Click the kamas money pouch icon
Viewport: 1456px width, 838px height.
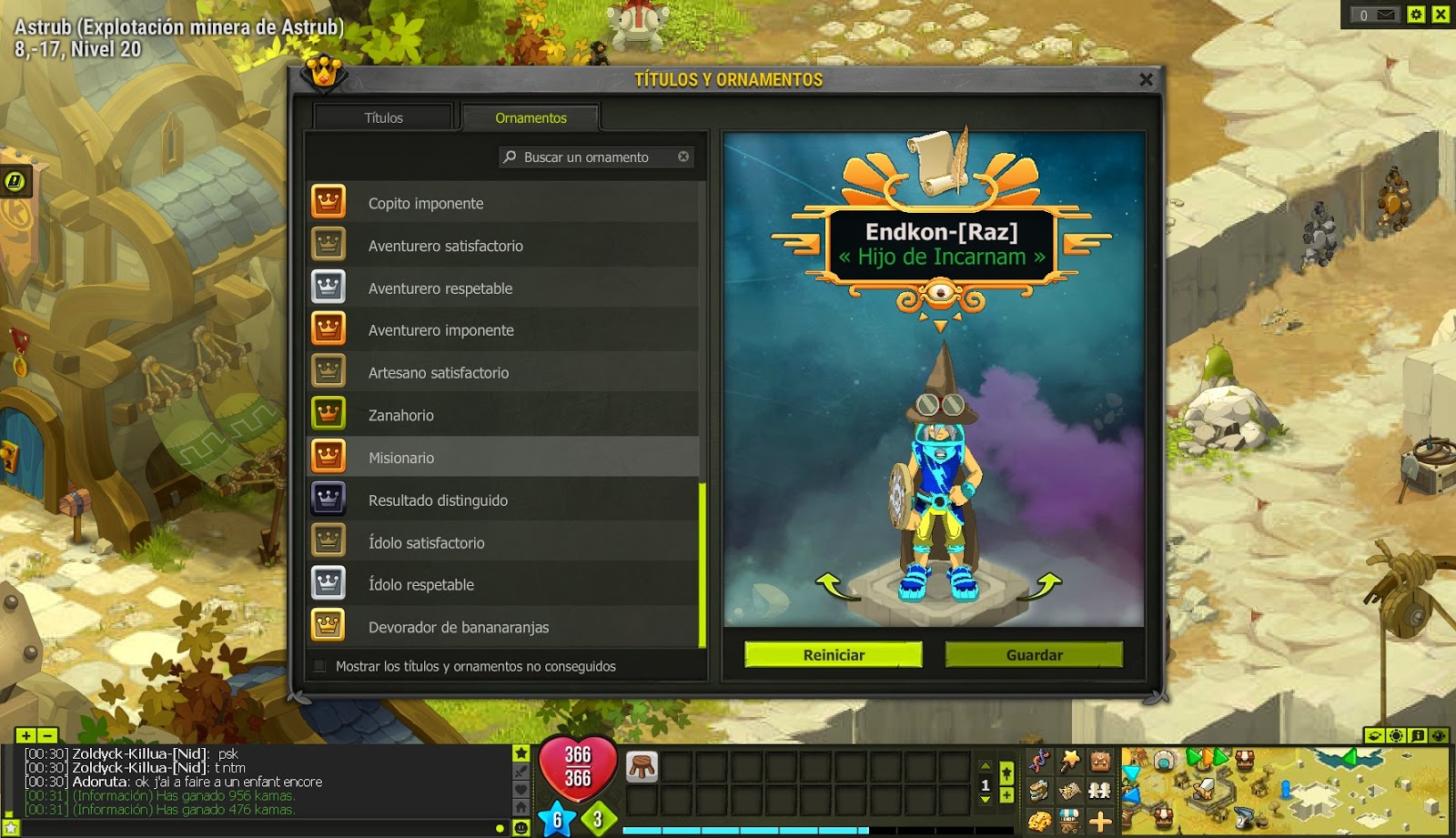tap(1038, 821)
